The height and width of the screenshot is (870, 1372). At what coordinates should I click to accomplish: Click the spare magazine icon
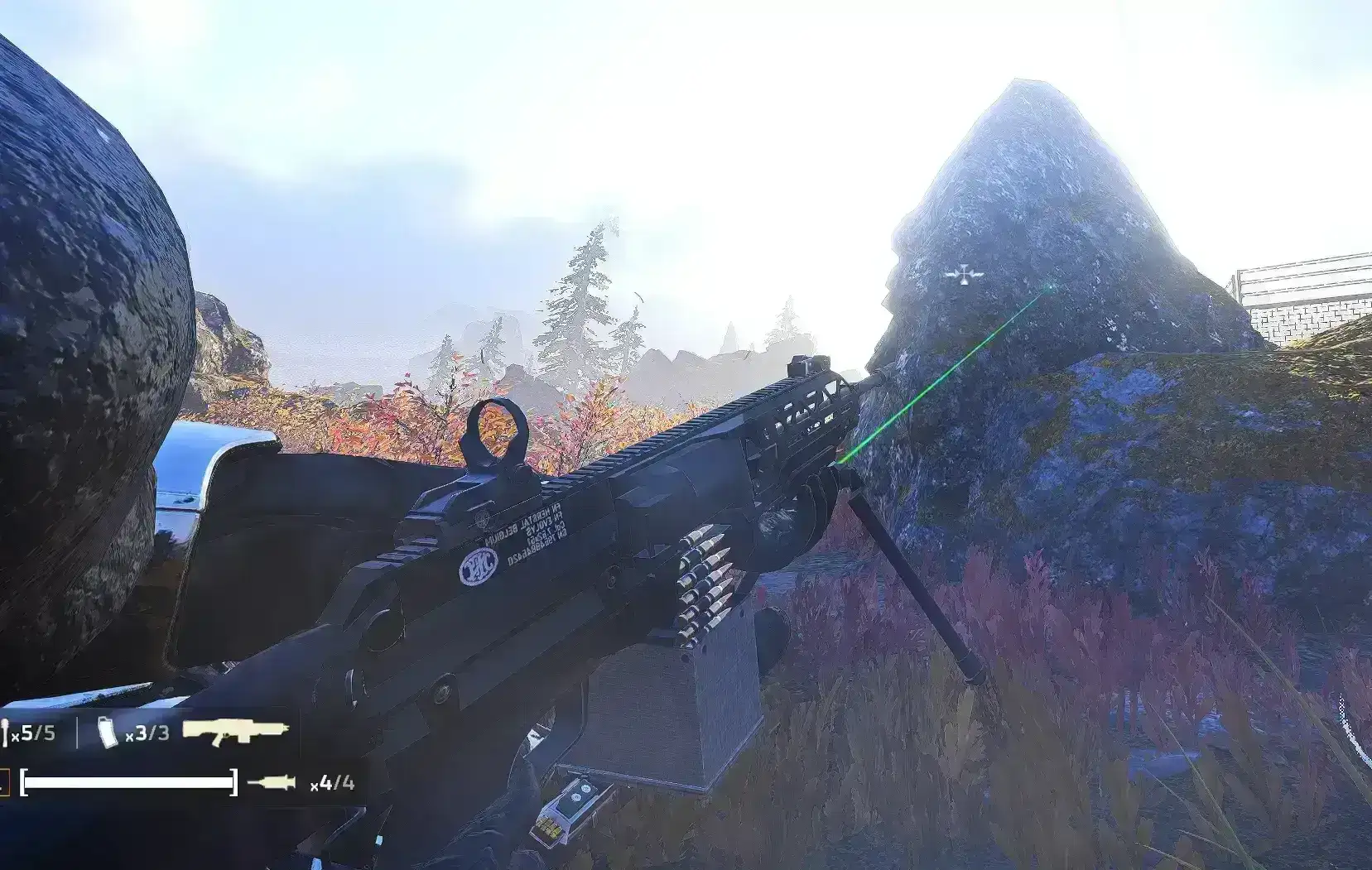tap(108, 733)
